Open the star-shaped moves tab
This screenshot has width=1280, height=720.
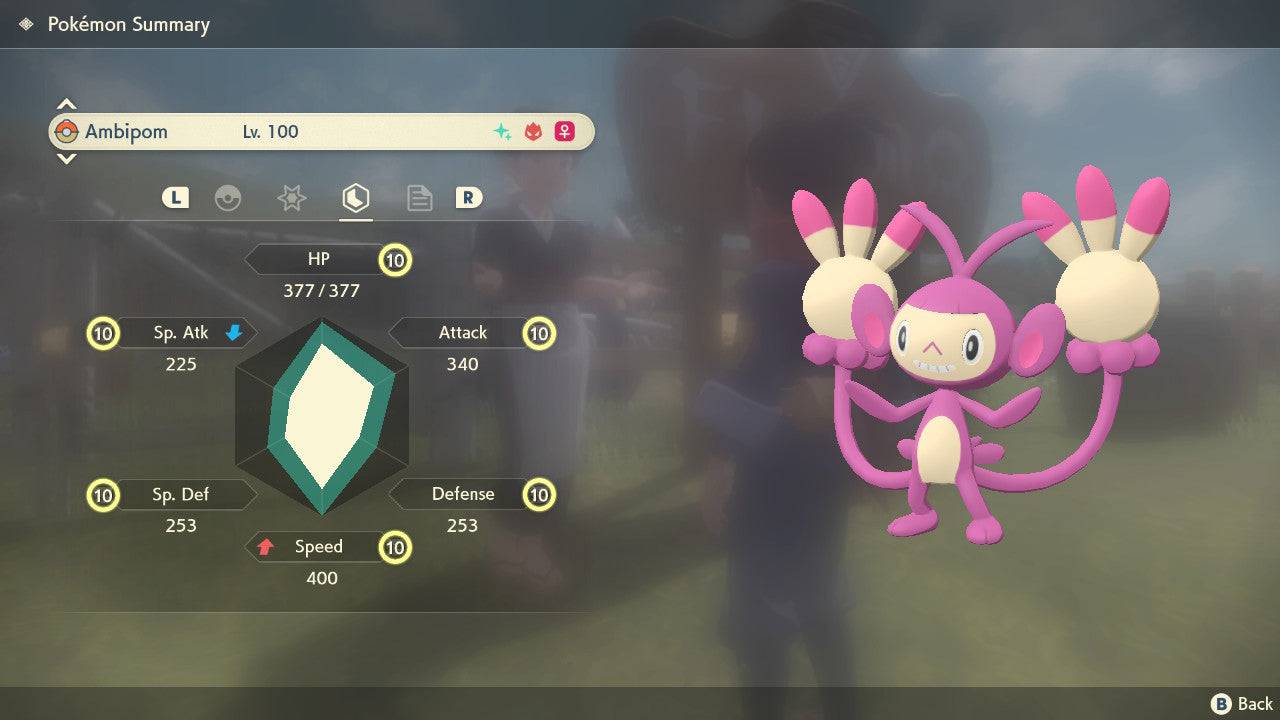pyautogui.click(x=291, y=198)
